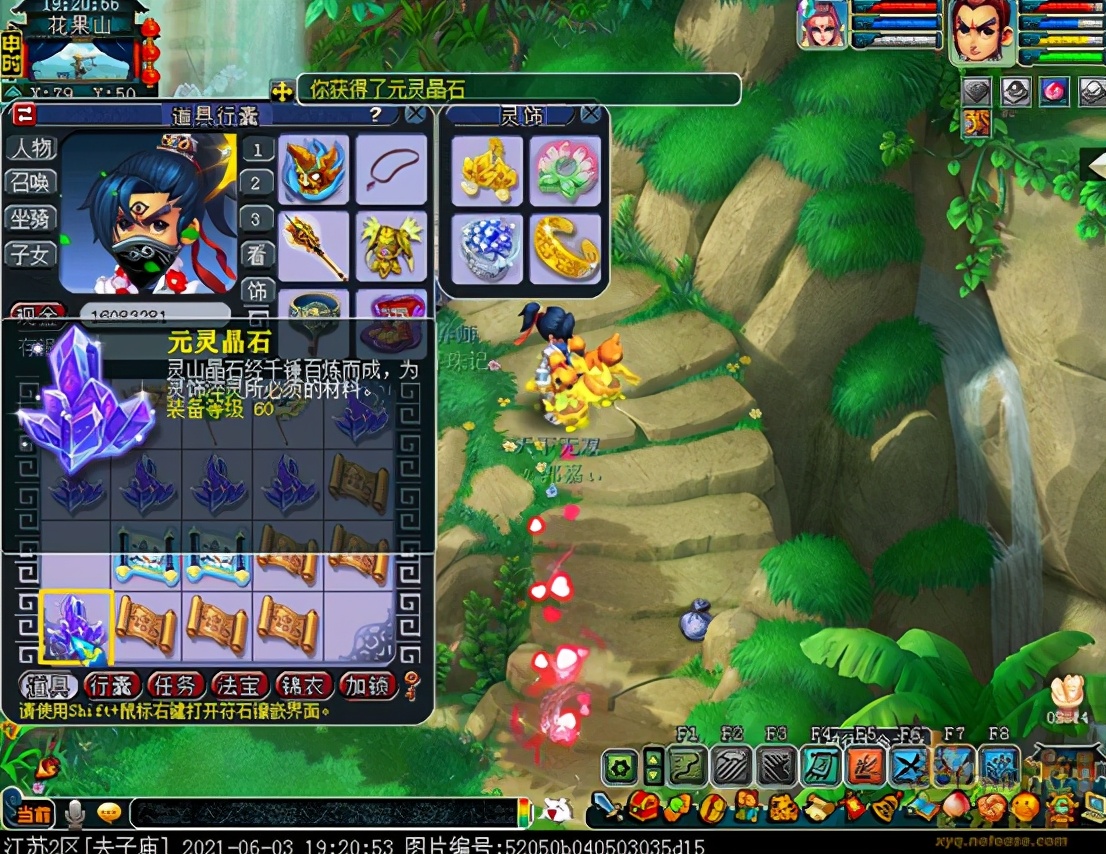Select the 子女 children tab
The height and width of the screenshot is (854, 1106).
click(31, 254)
